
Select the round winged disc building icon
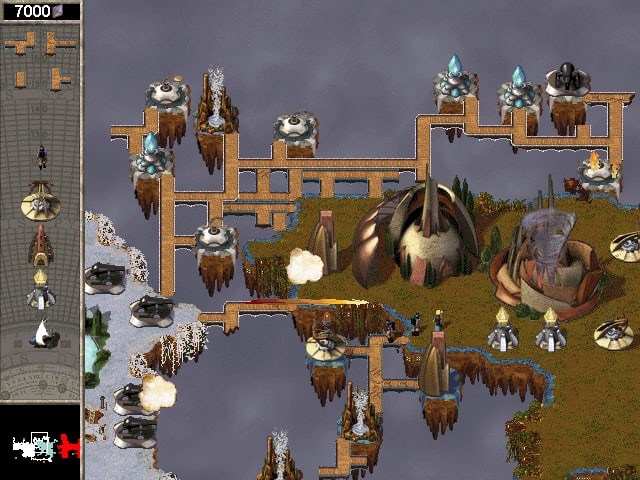coord(41,200)
